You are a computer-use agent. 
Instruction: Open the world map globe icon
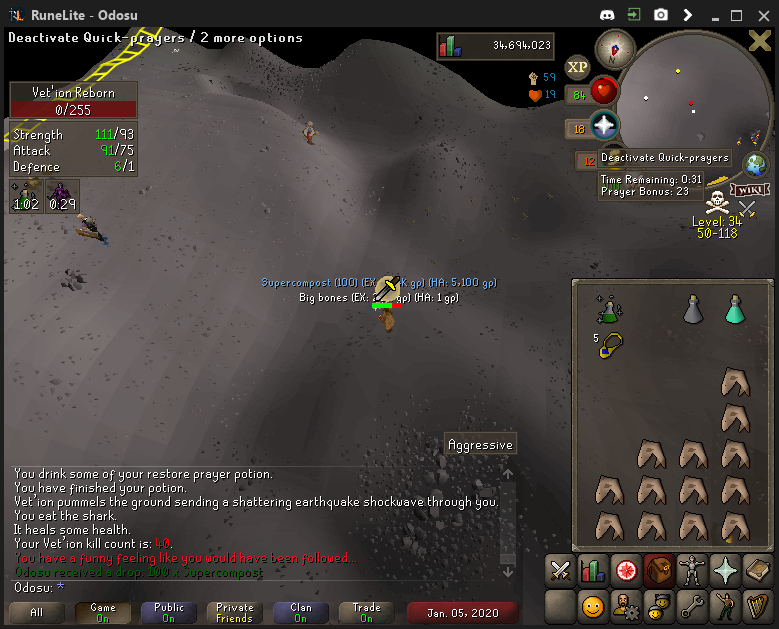pos(755,165)
